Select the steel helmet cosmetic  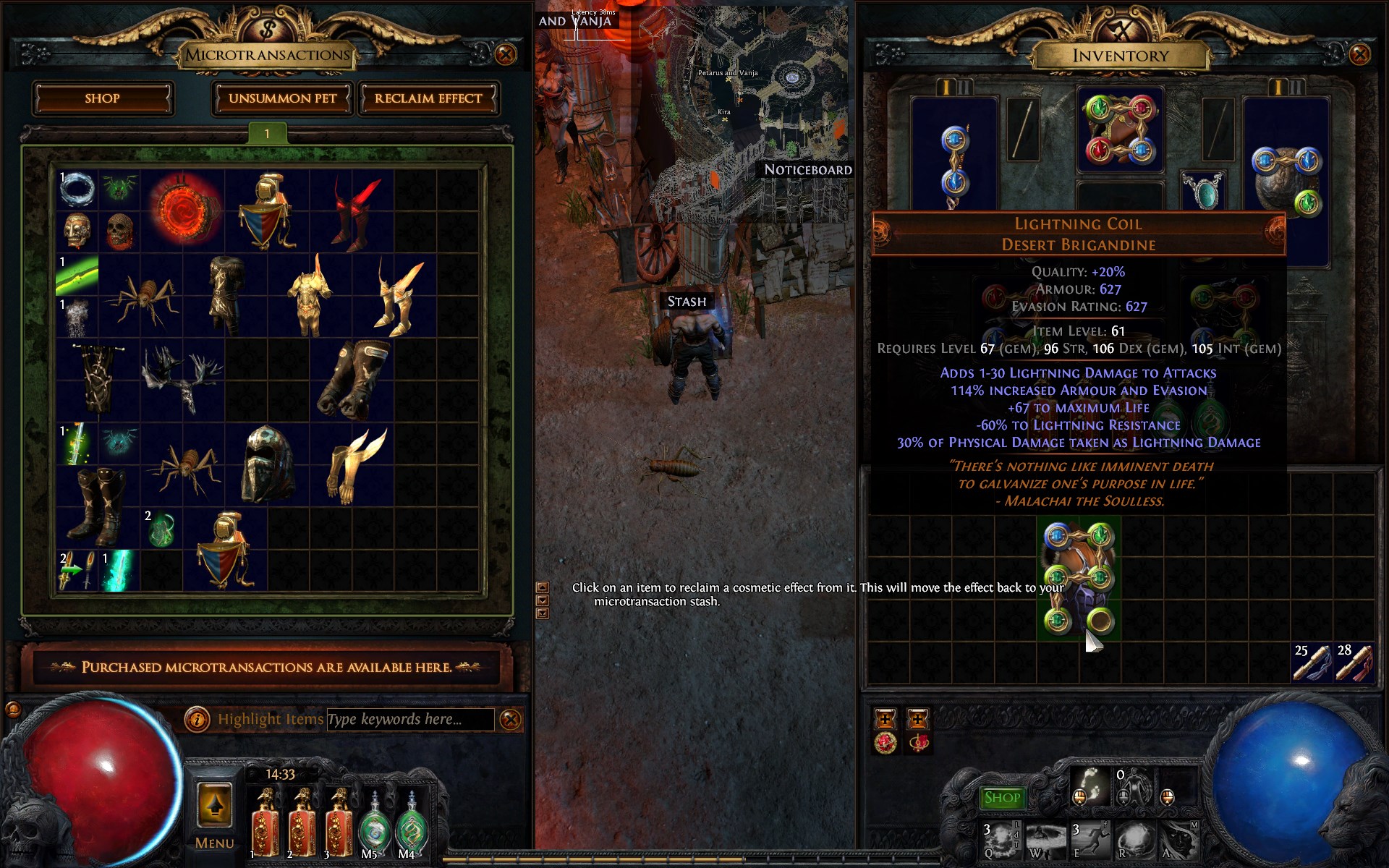[x=266, y=464]
